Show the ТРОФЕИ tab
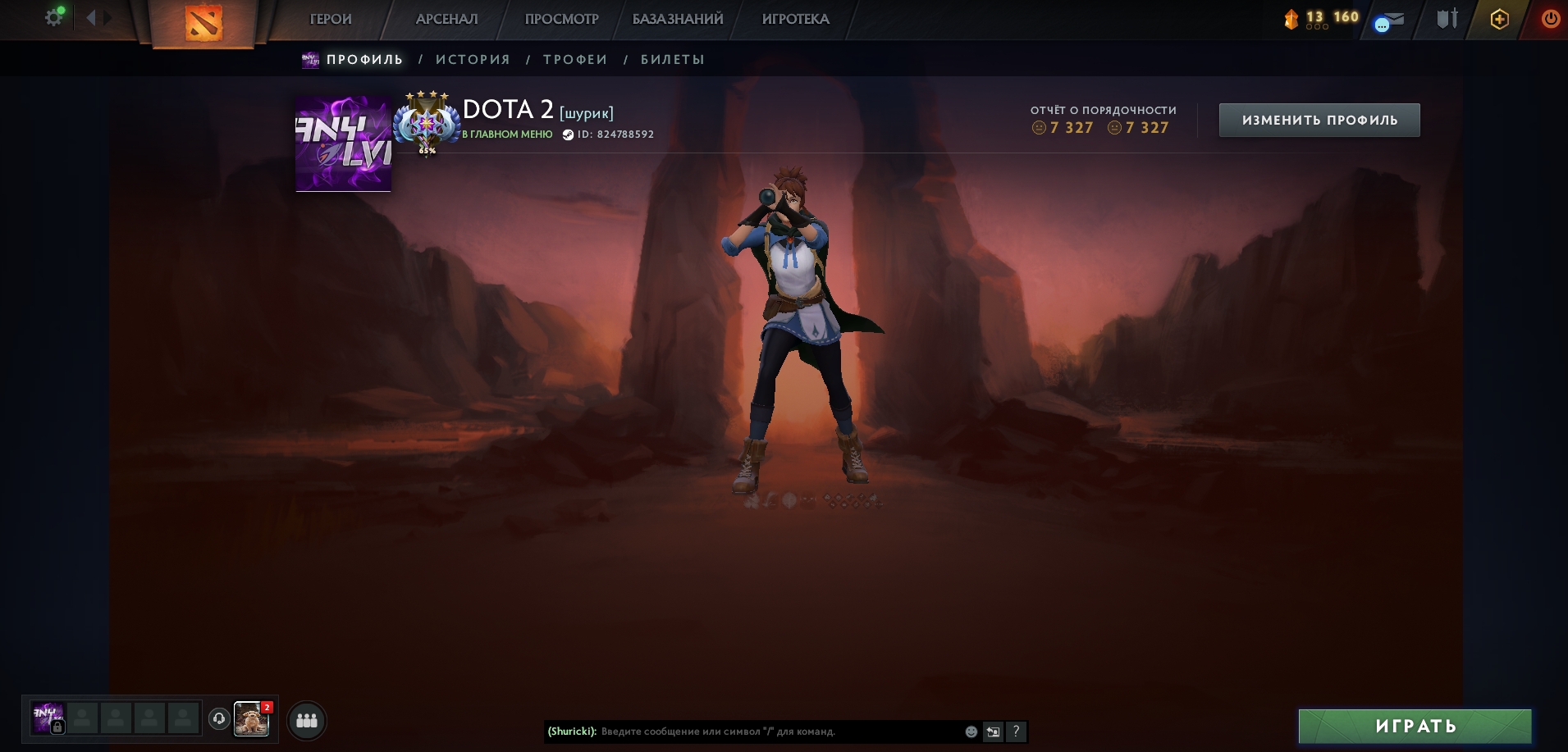 (x=575, y=59)
